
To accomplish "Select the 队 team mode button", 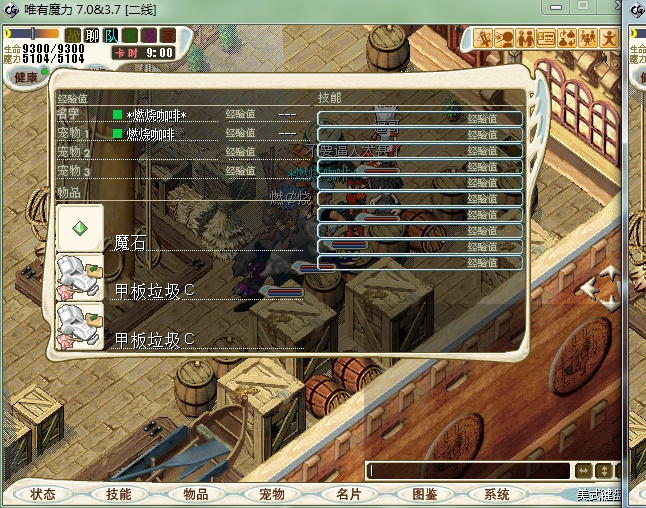I will (111, 37).
